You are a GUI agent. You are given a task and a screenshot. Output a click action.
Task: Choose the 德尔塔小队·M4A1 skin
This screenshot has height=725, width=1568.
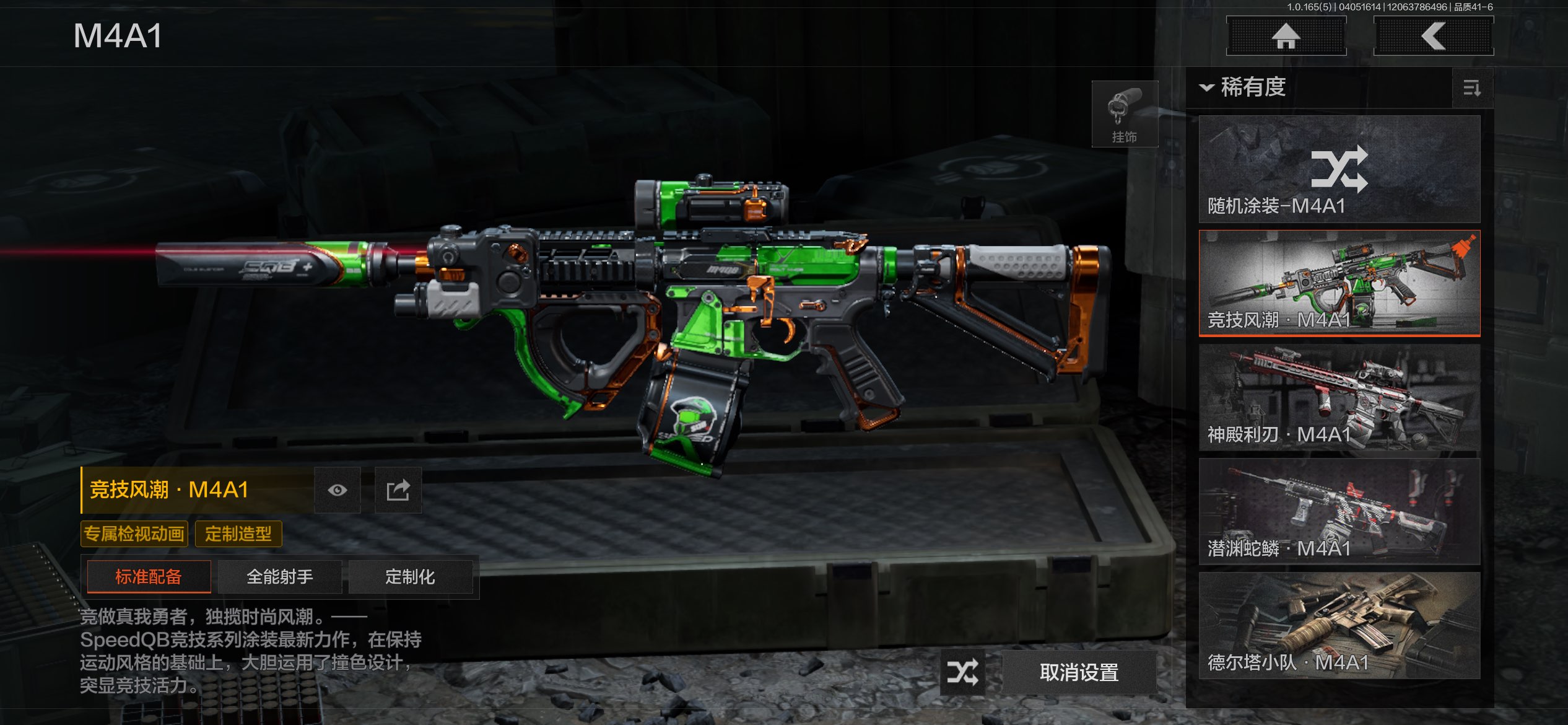coord(1339,625)
